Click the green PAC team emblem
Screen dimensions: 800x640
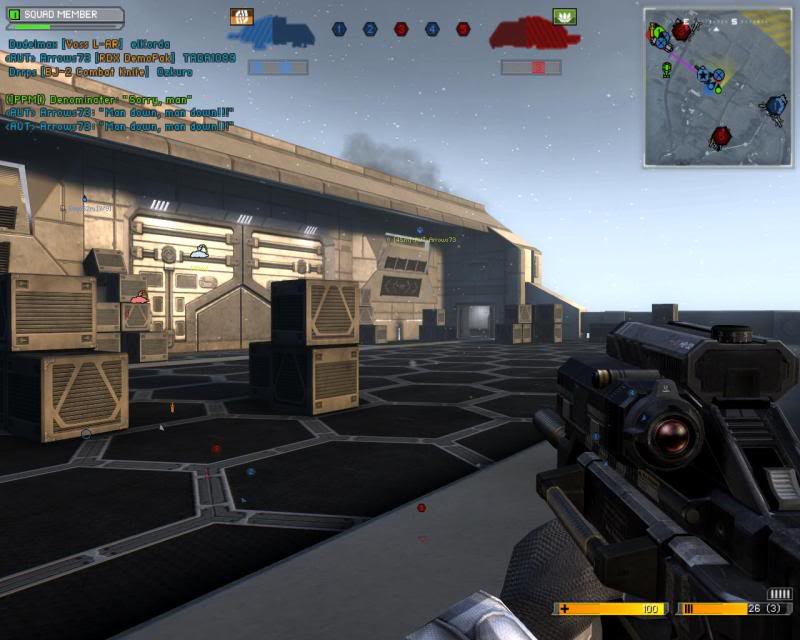[x=565, y=16]
